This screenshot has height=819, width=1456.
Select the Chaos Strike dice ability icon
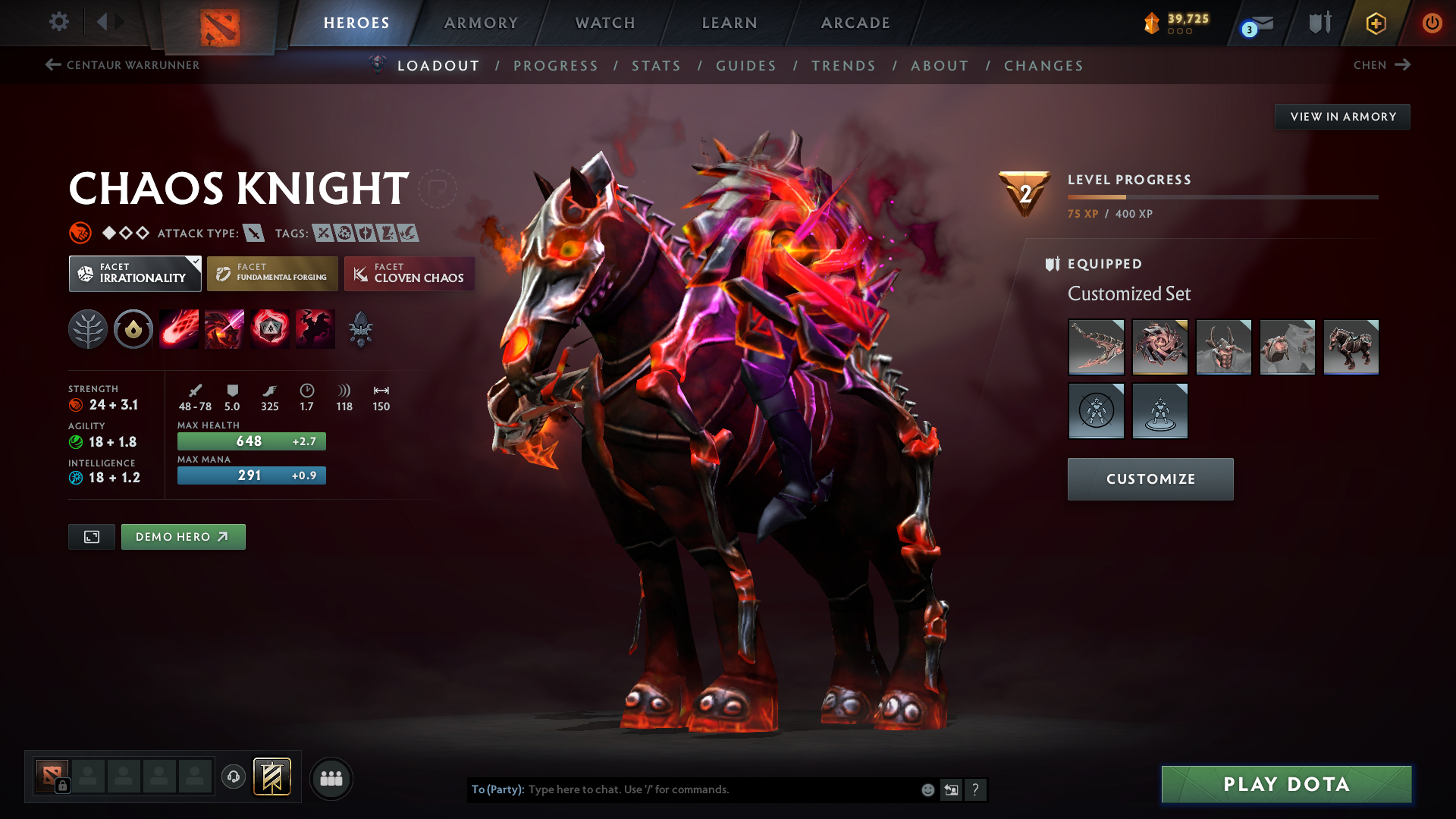tap(270, 328)
